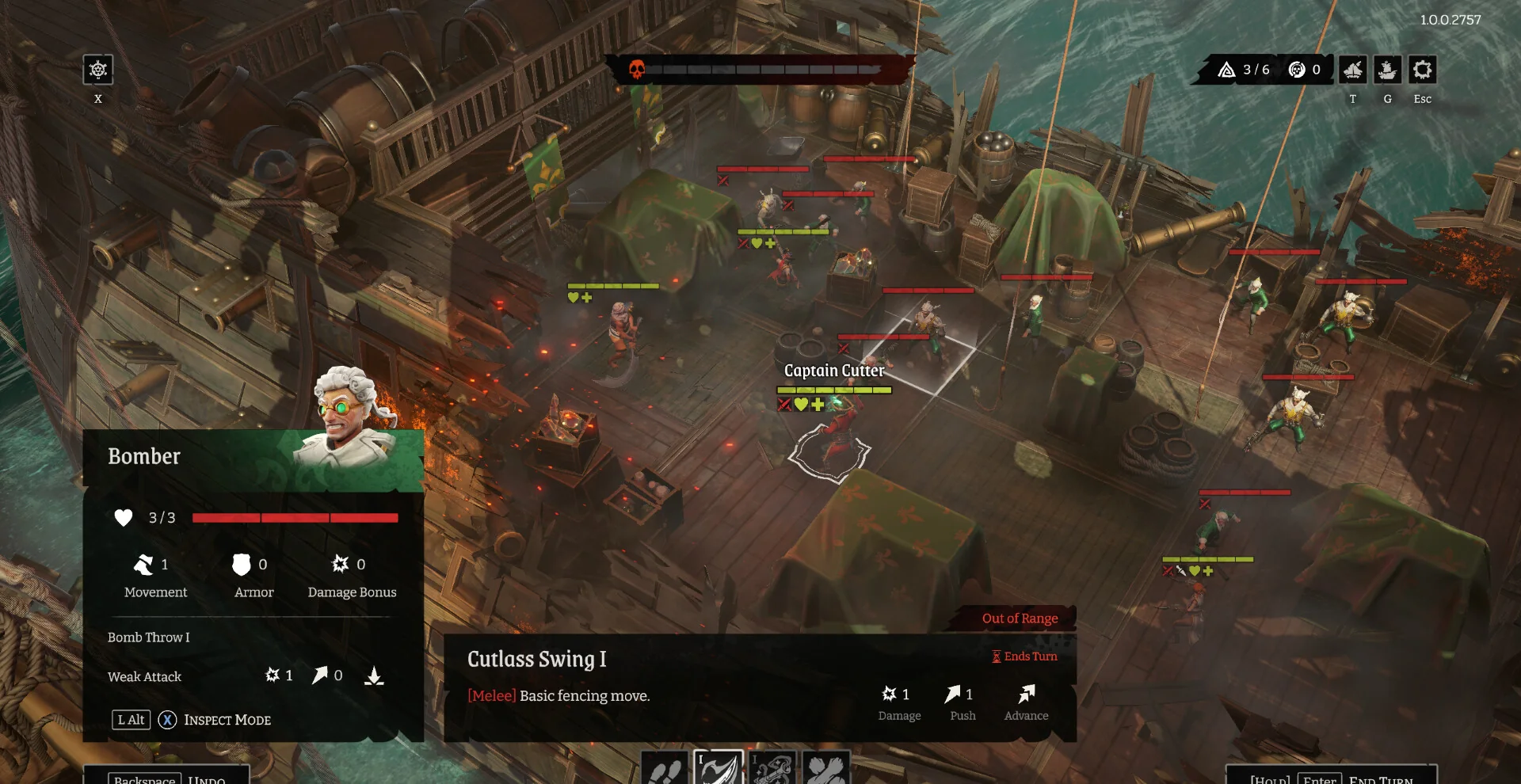Undo the last move
The height and width of the screenshot is (784, 1521).
[x=167, y=778]
